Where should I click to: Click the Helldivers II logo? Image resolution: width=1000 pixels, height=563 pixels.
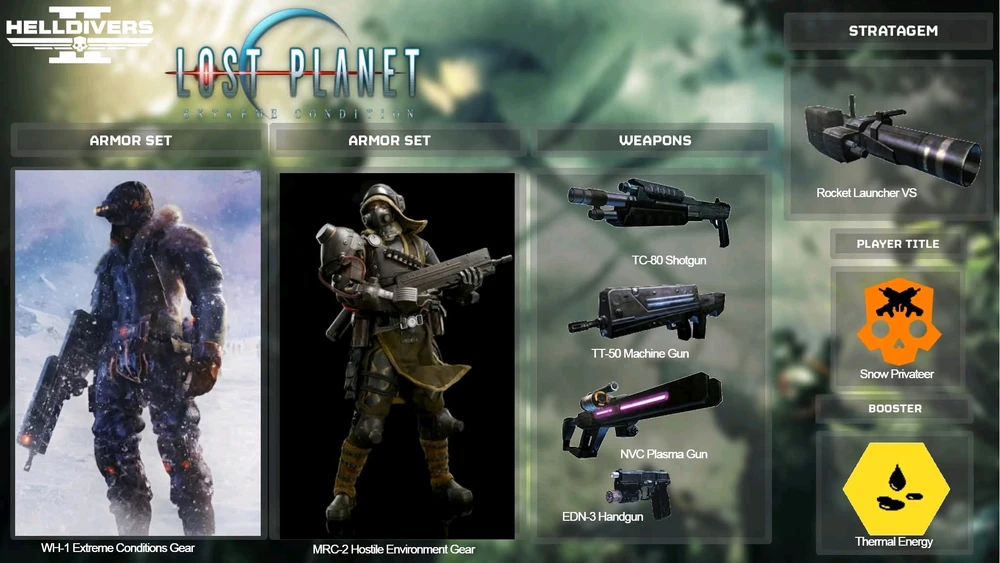click(80, 35)
